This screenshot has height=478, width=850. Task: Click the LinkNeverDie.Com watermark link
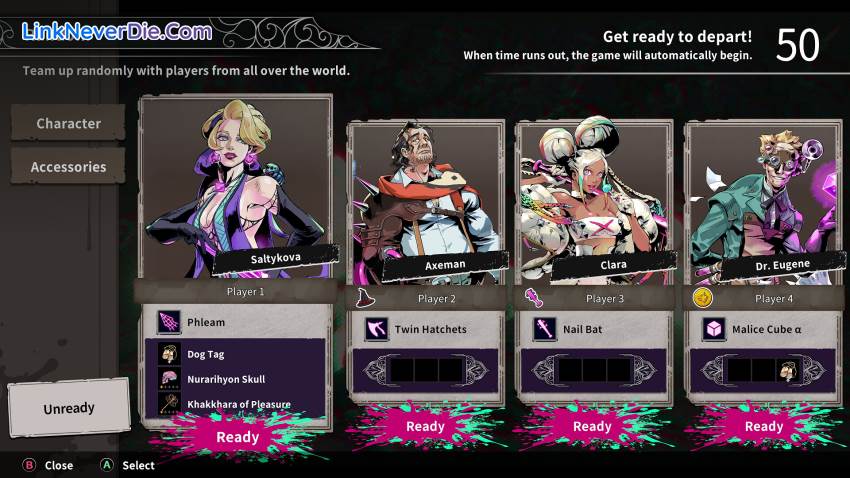(x=117, y=31)
